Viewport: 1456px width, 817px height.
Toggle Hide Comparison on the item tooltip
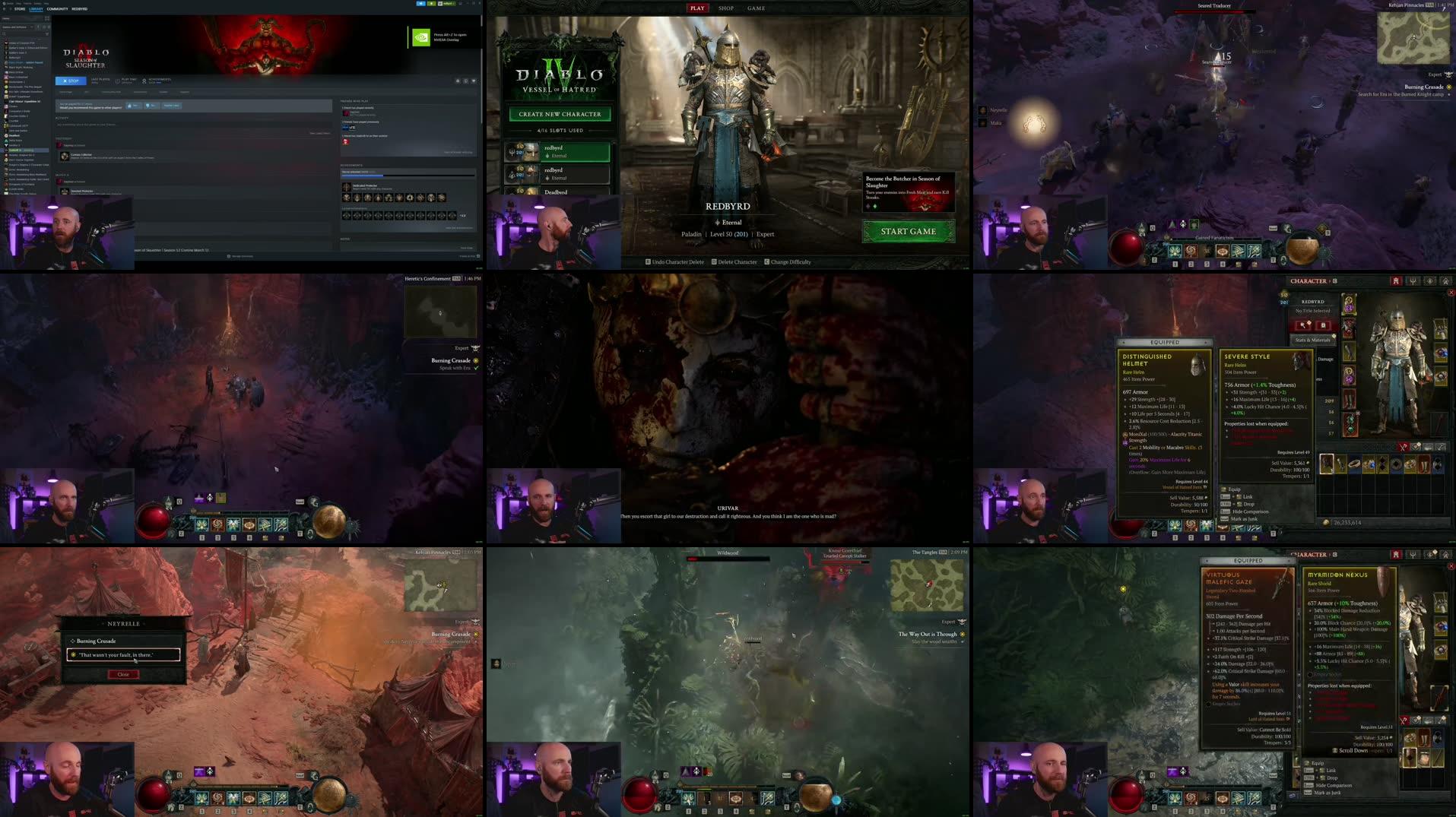coord(1251,511)
